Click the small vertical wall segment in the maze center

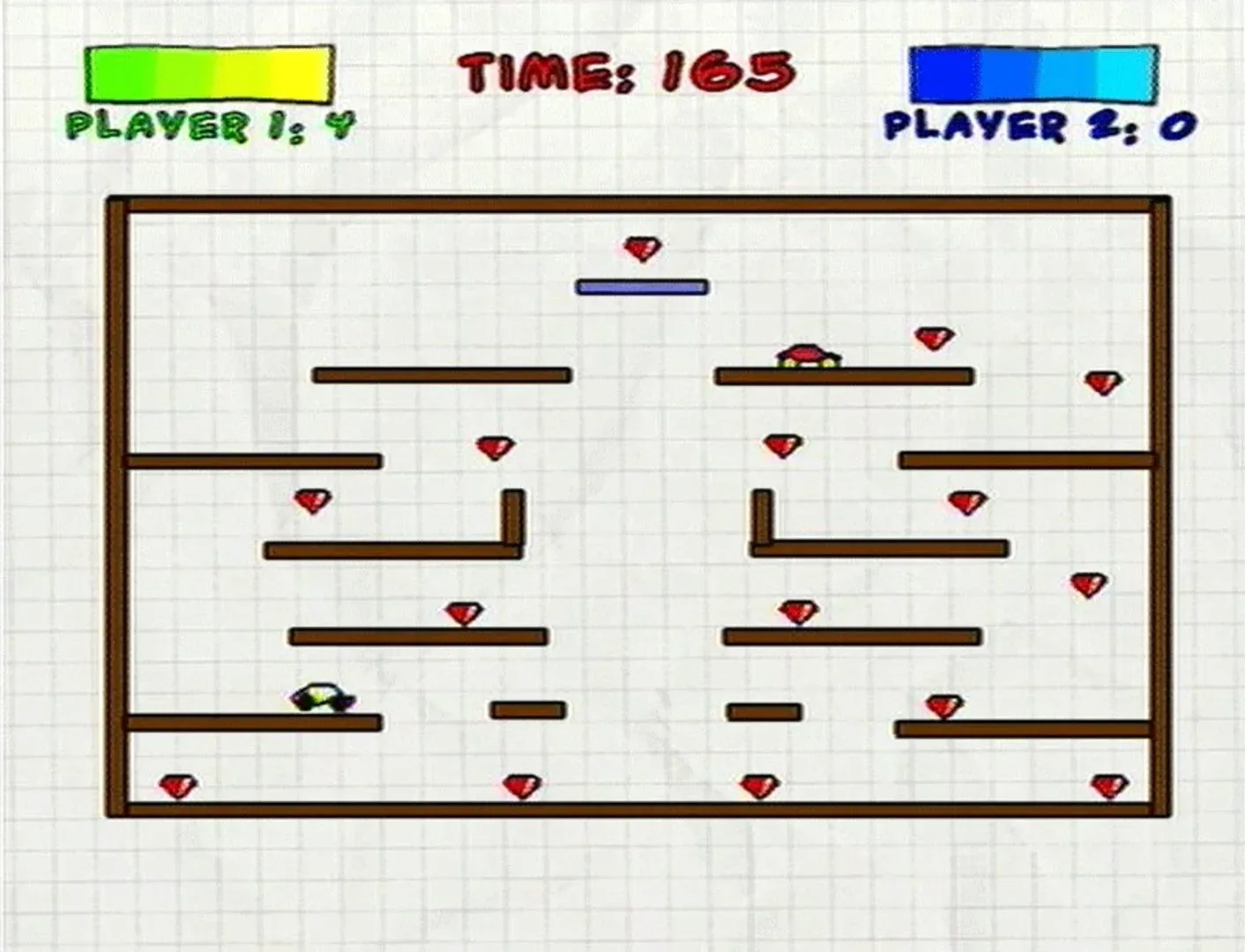[x=758, y=516]
